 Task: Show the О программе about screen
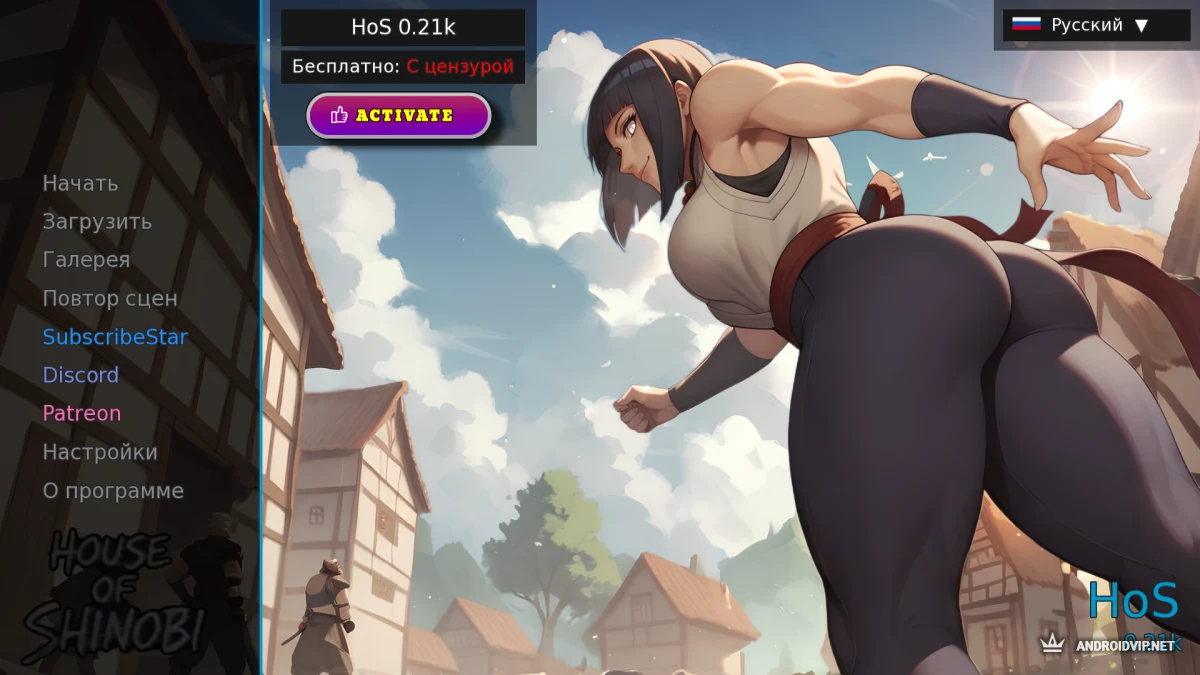click(113, 491)
